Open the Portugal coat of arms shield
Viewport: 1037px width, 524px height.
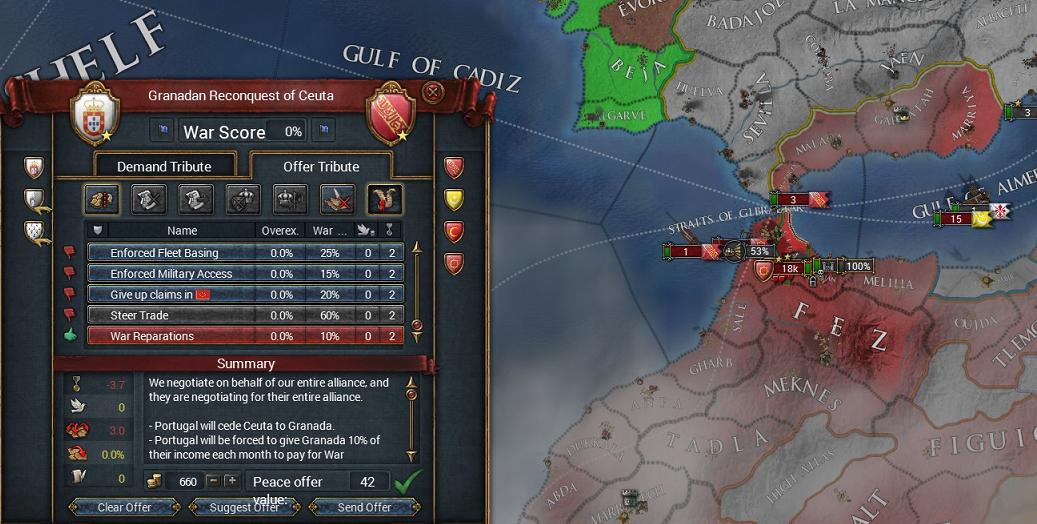click(x=96, y=113)
